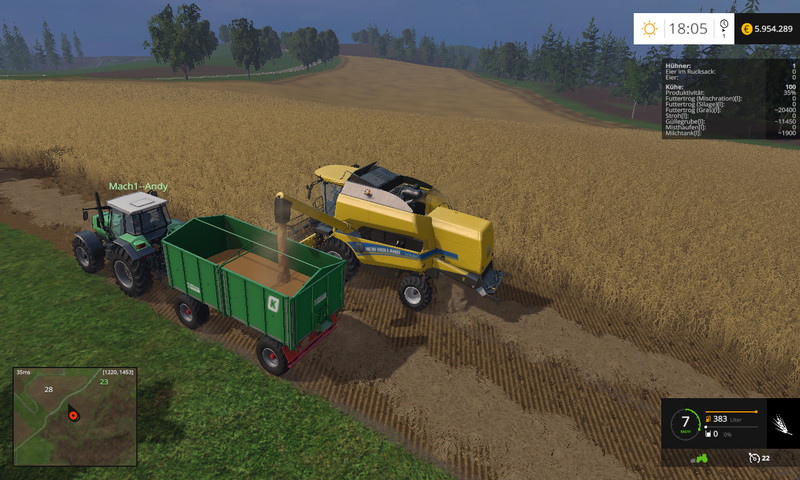Click the green tractor vehicle icon
The image size is (800, 480).
[x=700, y=458]
